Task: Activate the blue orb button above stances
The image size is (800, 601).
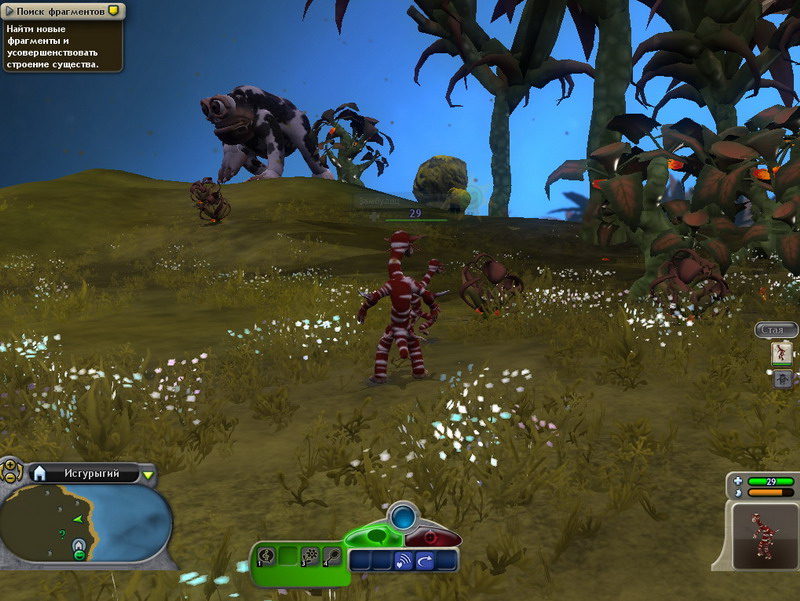Action: 403,517
